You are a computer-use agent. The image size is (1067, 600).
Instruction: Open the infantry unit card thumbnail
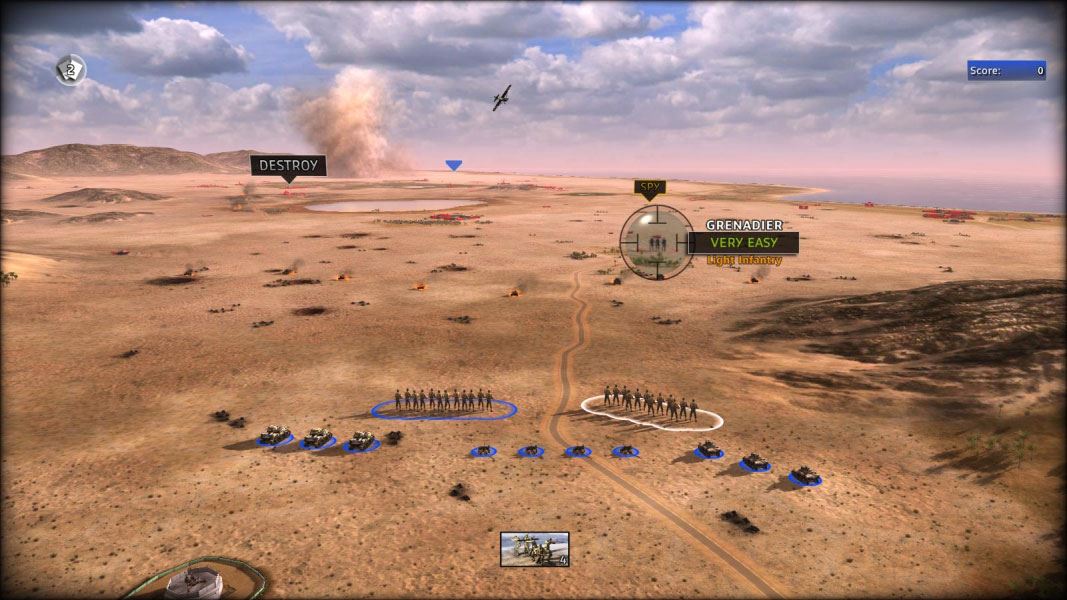point(535,549)
